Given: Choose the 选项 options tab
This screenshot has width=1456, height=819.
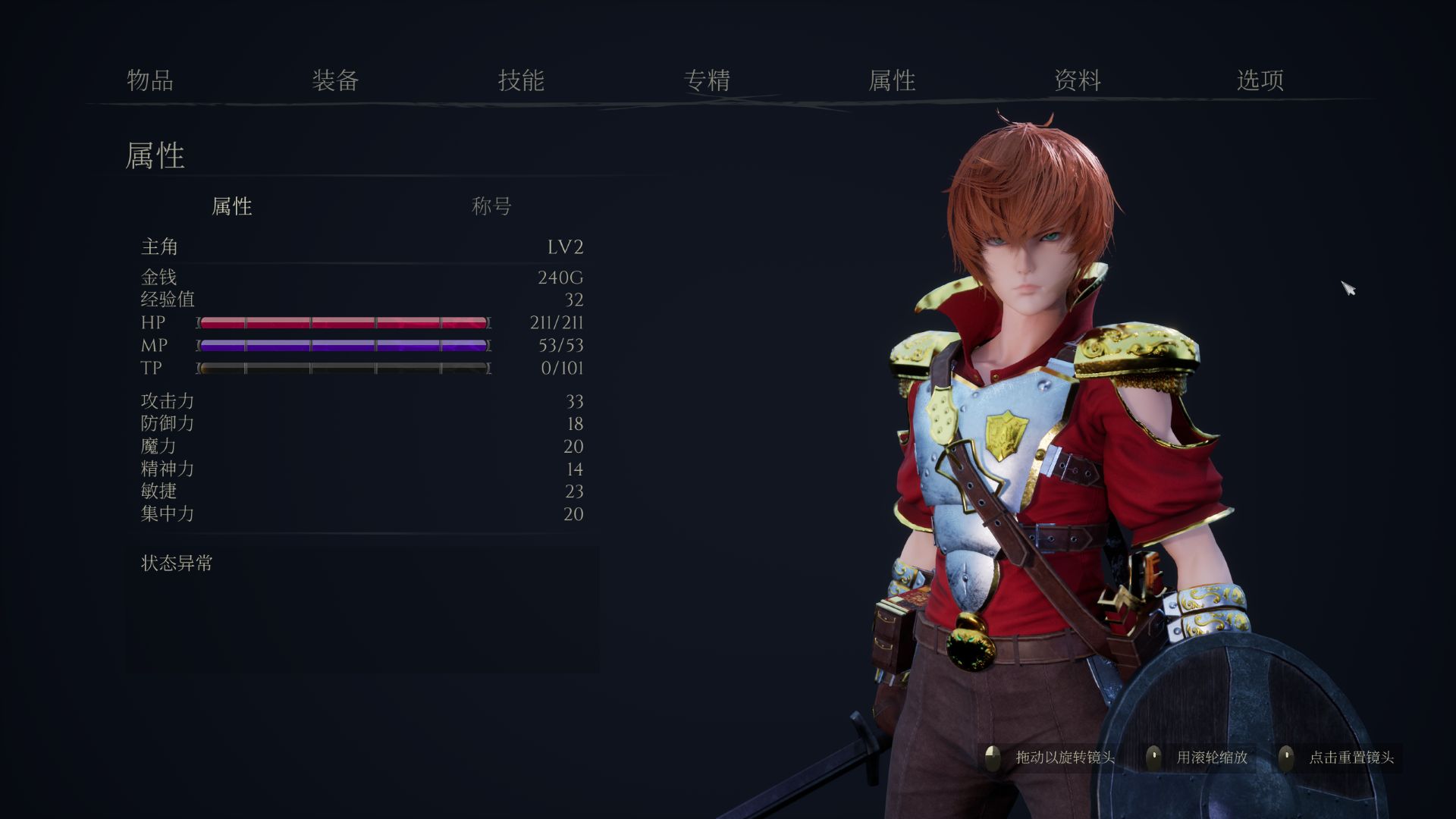Looking at the screenshot, I should point(1260,80).
